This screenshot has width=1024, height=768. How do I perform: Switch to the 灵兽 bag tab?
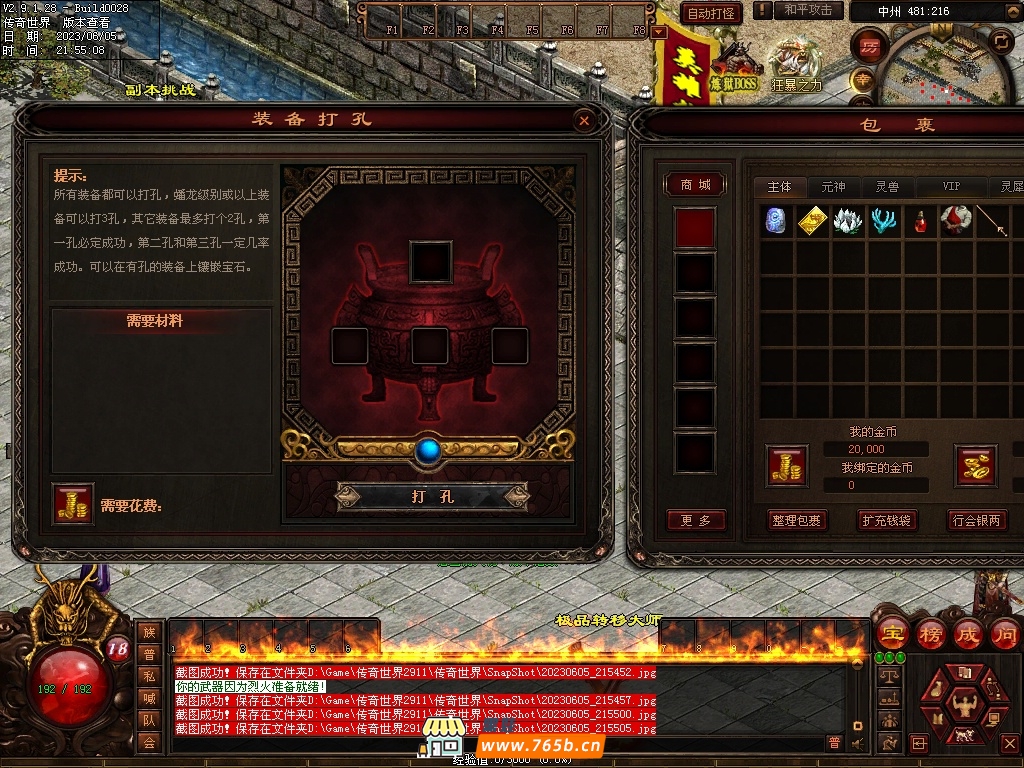coord(887,187)
